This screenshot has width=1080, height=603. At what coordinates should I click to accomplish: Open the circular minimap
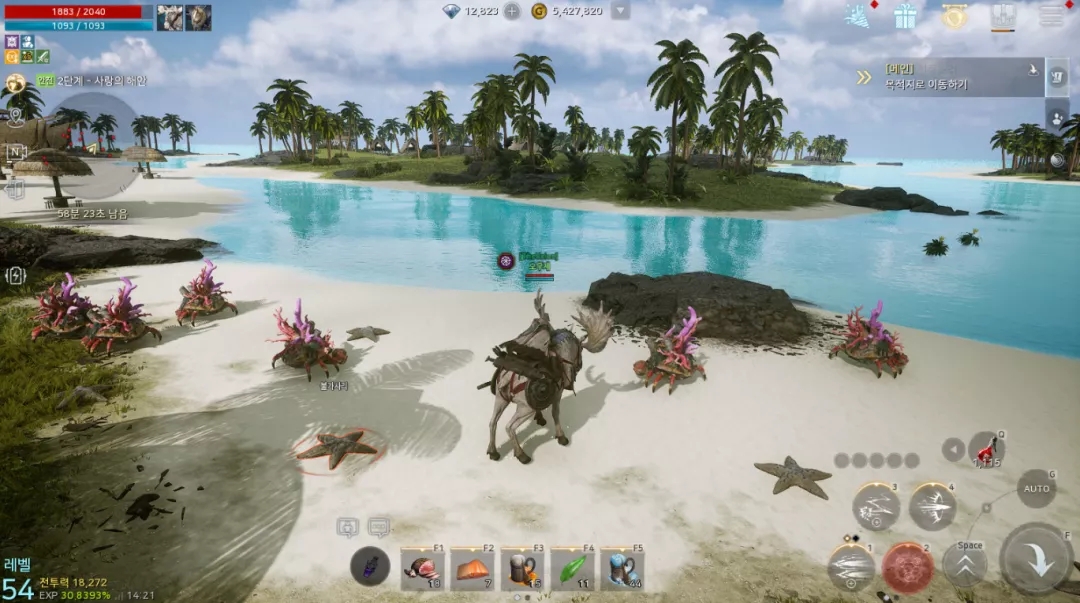point(95,142)
